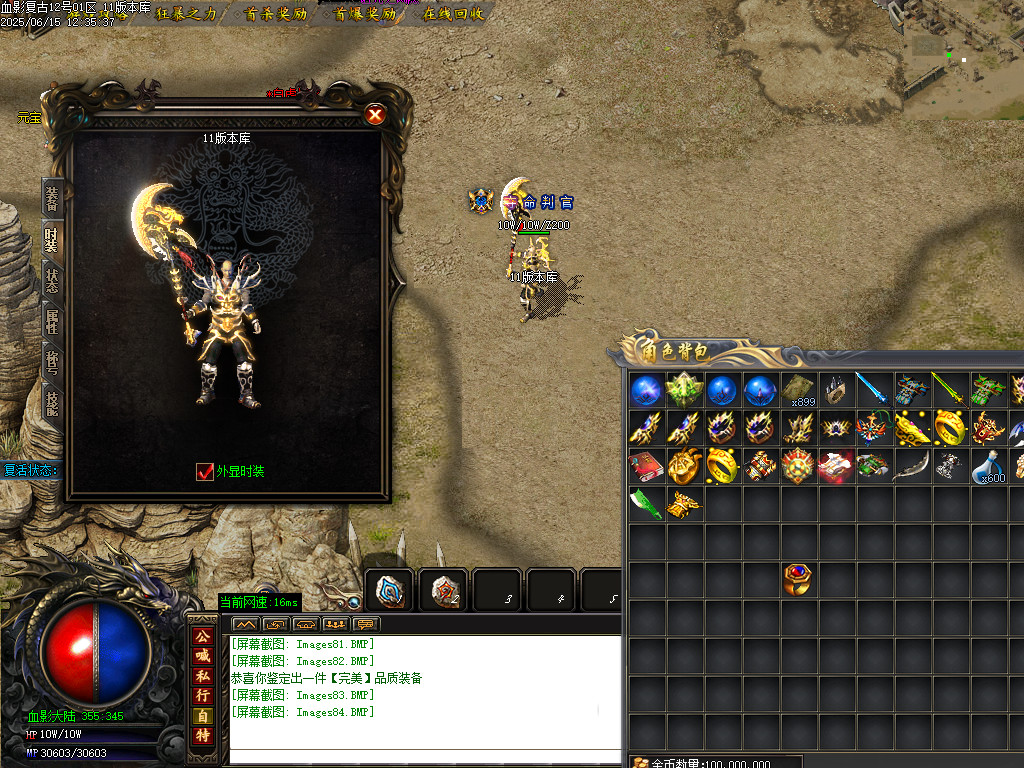Screen dimensions: 1024x768
Task: Open the 技能 skills tab
Action: pos(51,402)
